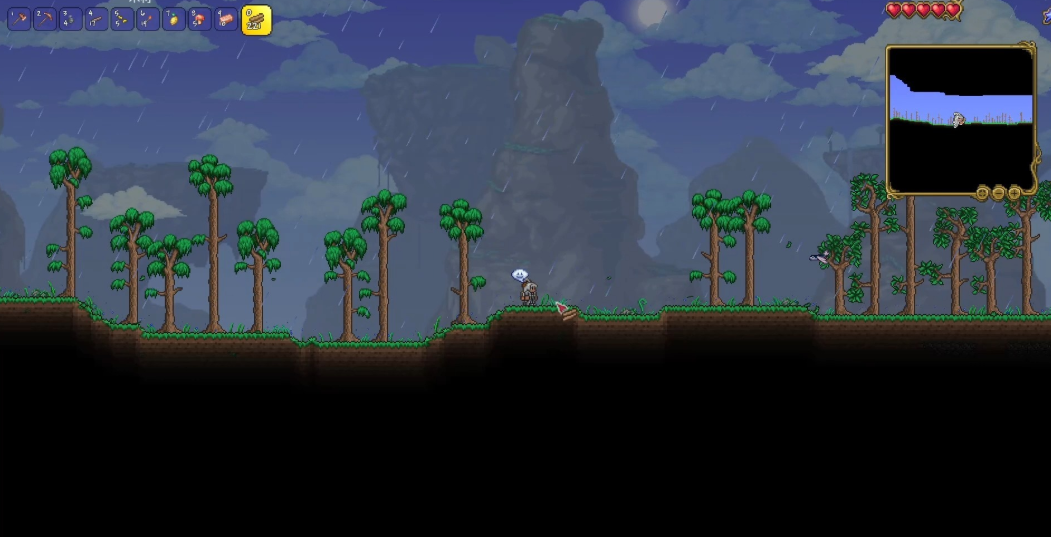1051x537 pixels.
Task: Zoom in the minimap with plus button
Action: [x=1015, y=192]
